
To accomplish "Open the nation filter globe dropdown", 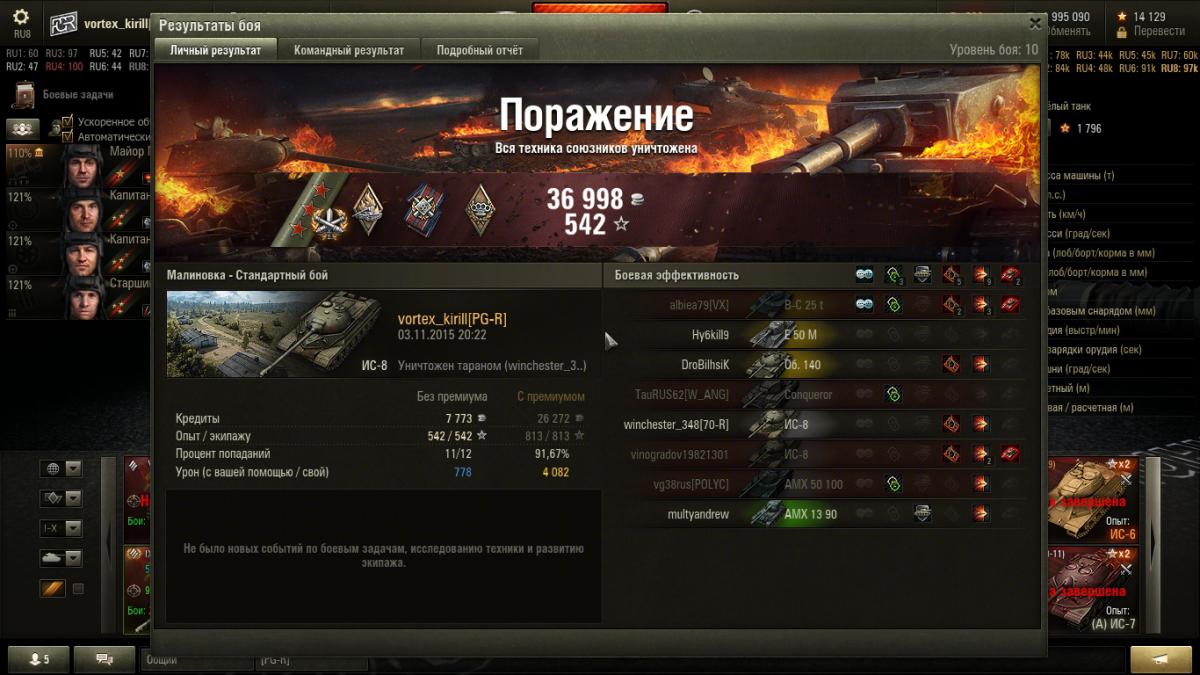I will (60, 469).
